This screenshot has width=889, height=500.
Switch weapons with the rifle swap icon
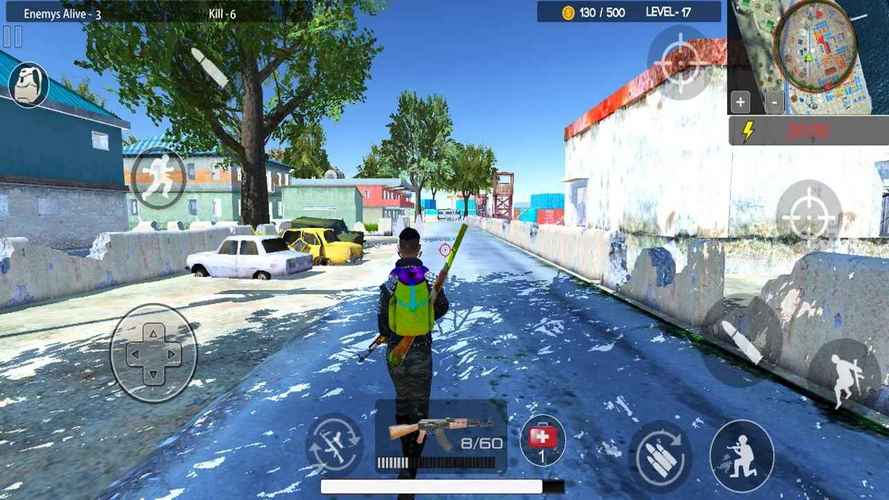(x=334, y=443)
